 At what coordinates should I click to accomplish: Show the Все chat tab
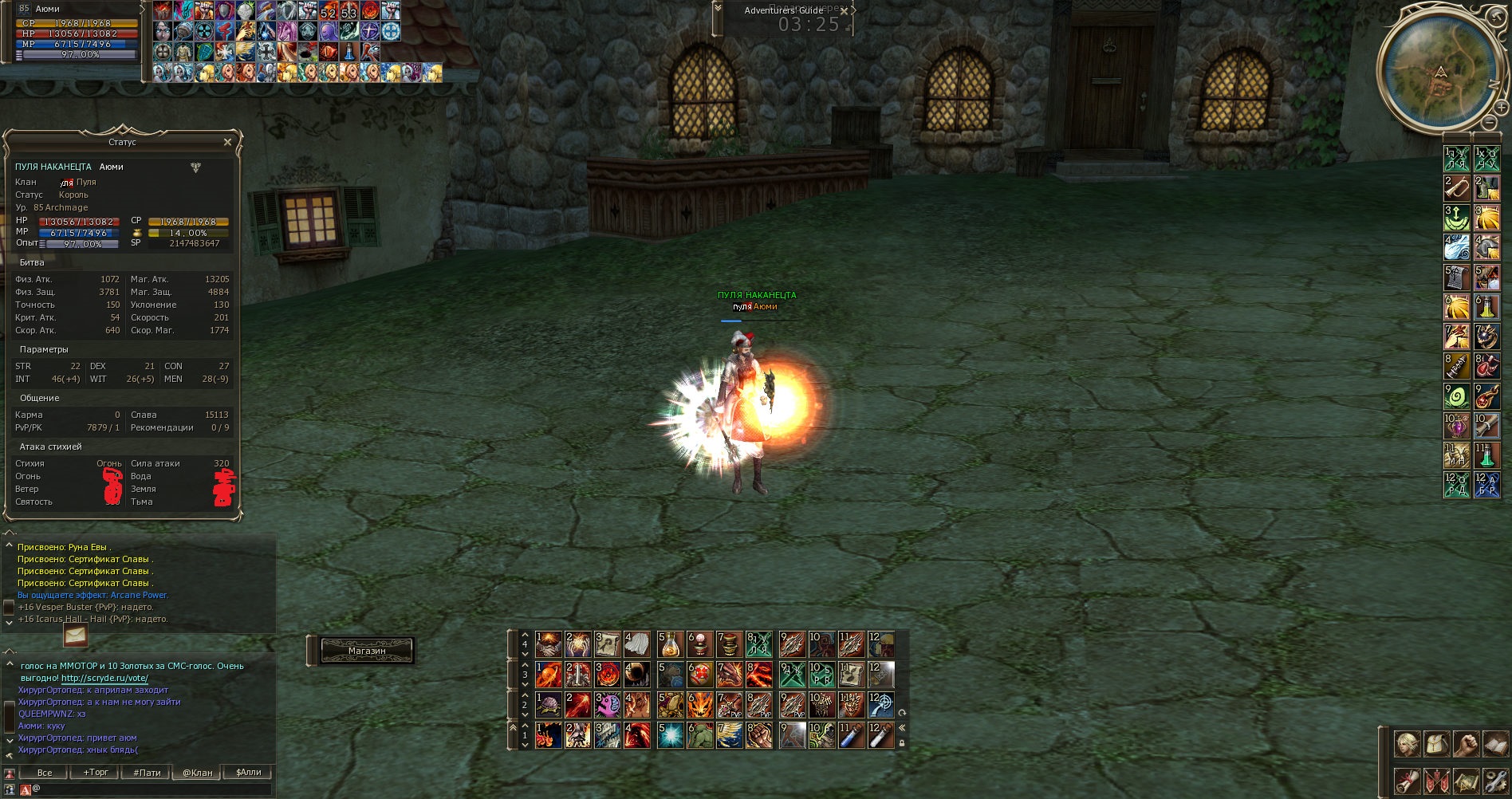click(x=45, y=772)
